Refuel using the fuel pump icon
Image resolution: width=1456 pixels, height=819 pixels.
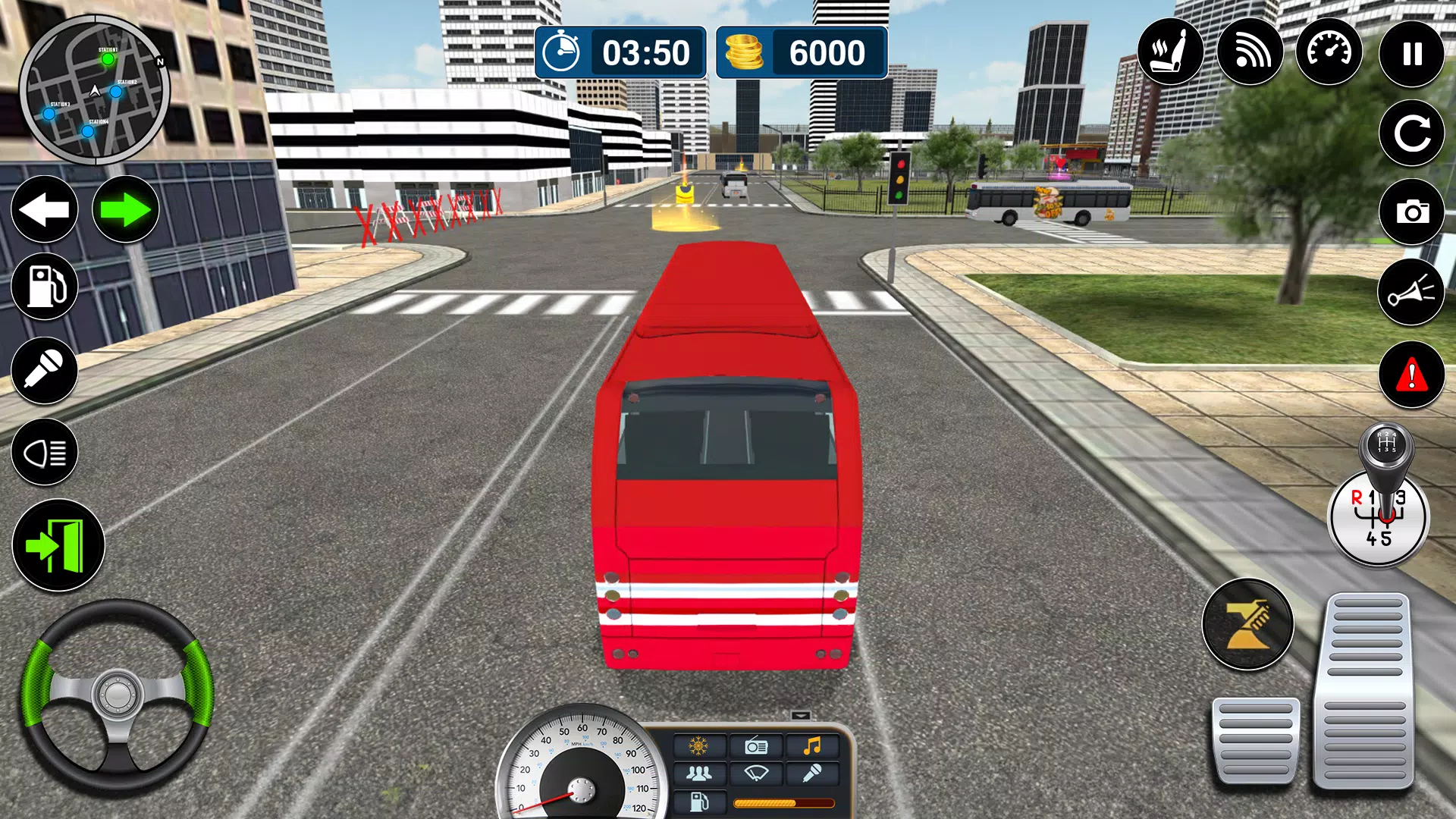pos(45,287)
